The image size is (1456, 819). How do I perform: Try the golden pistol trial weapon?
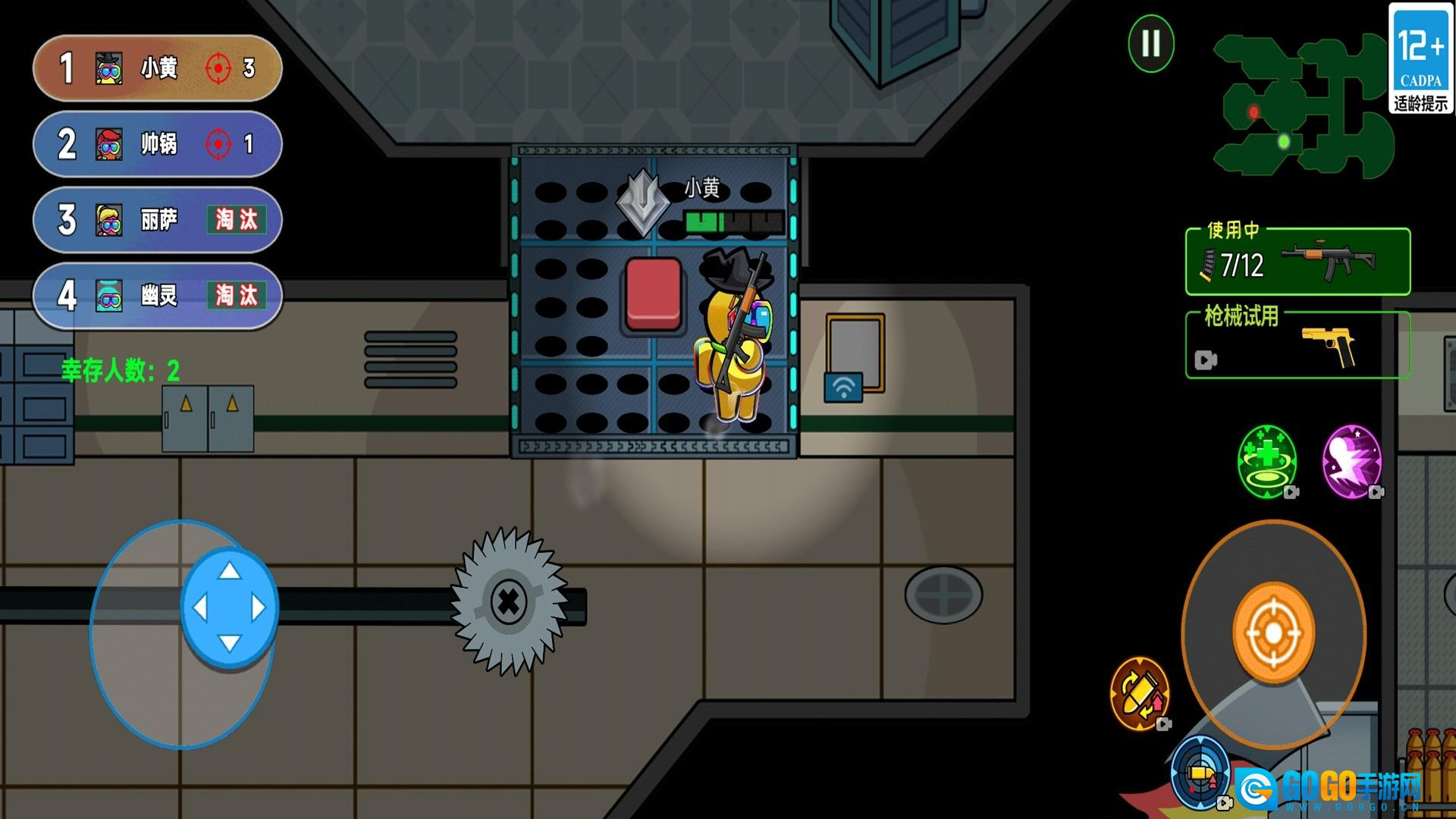coord(1298,346)
